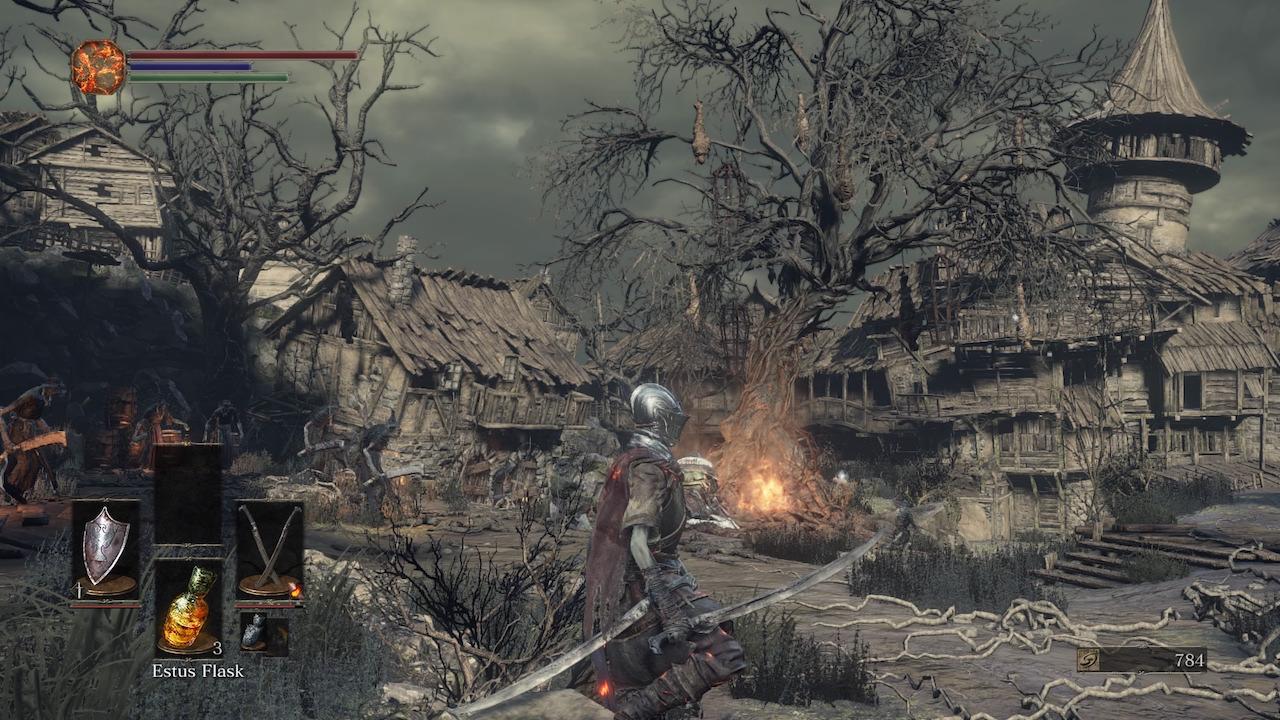The height and width of the screenshot is (720, 1280).
Task: Click the small gauntlet icon under the weapon slot
Action: (x=254, y=633)
